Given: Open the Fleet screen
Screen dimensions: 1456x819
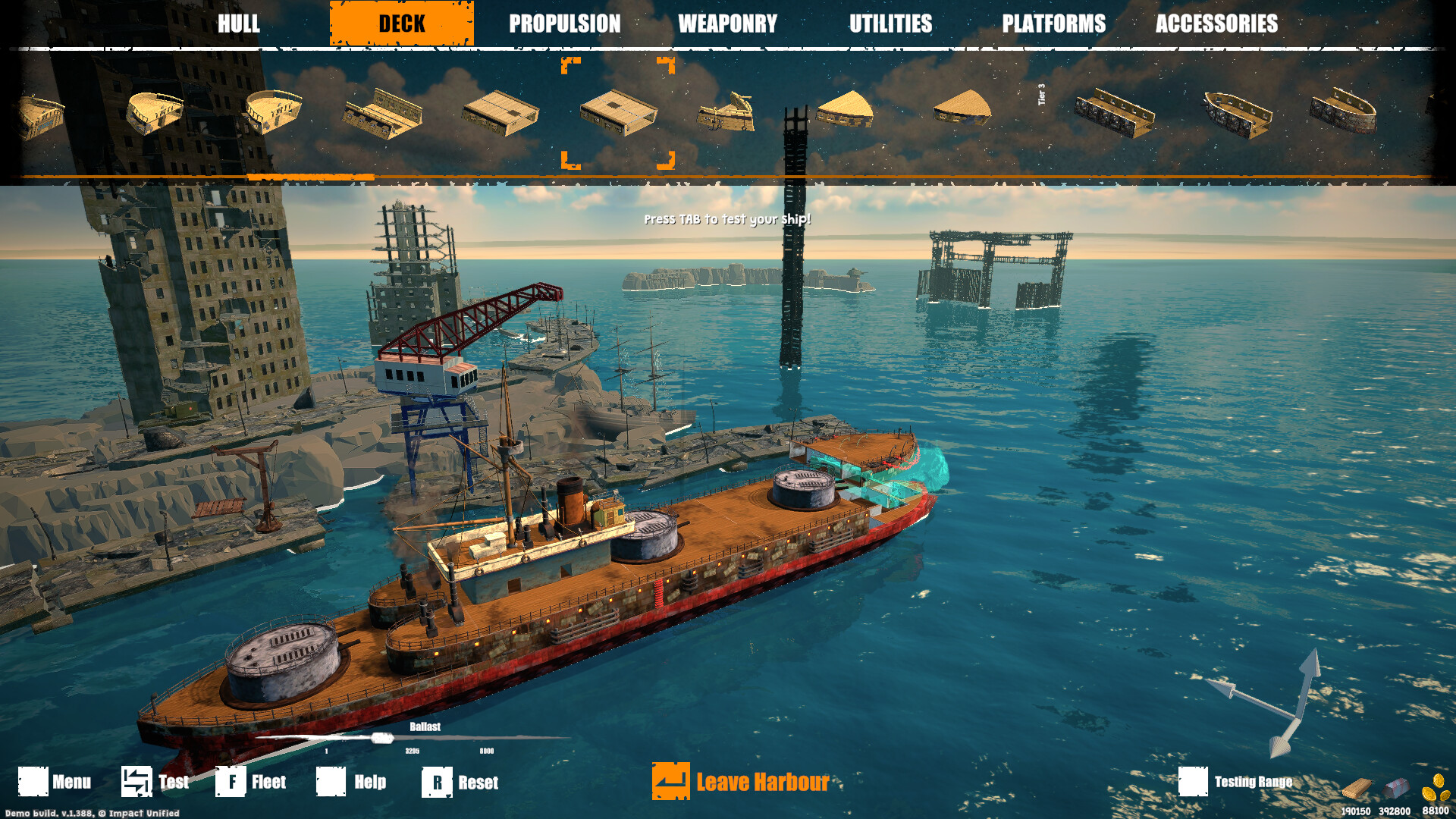Looking at the screenshot, I should coord(251,782).
